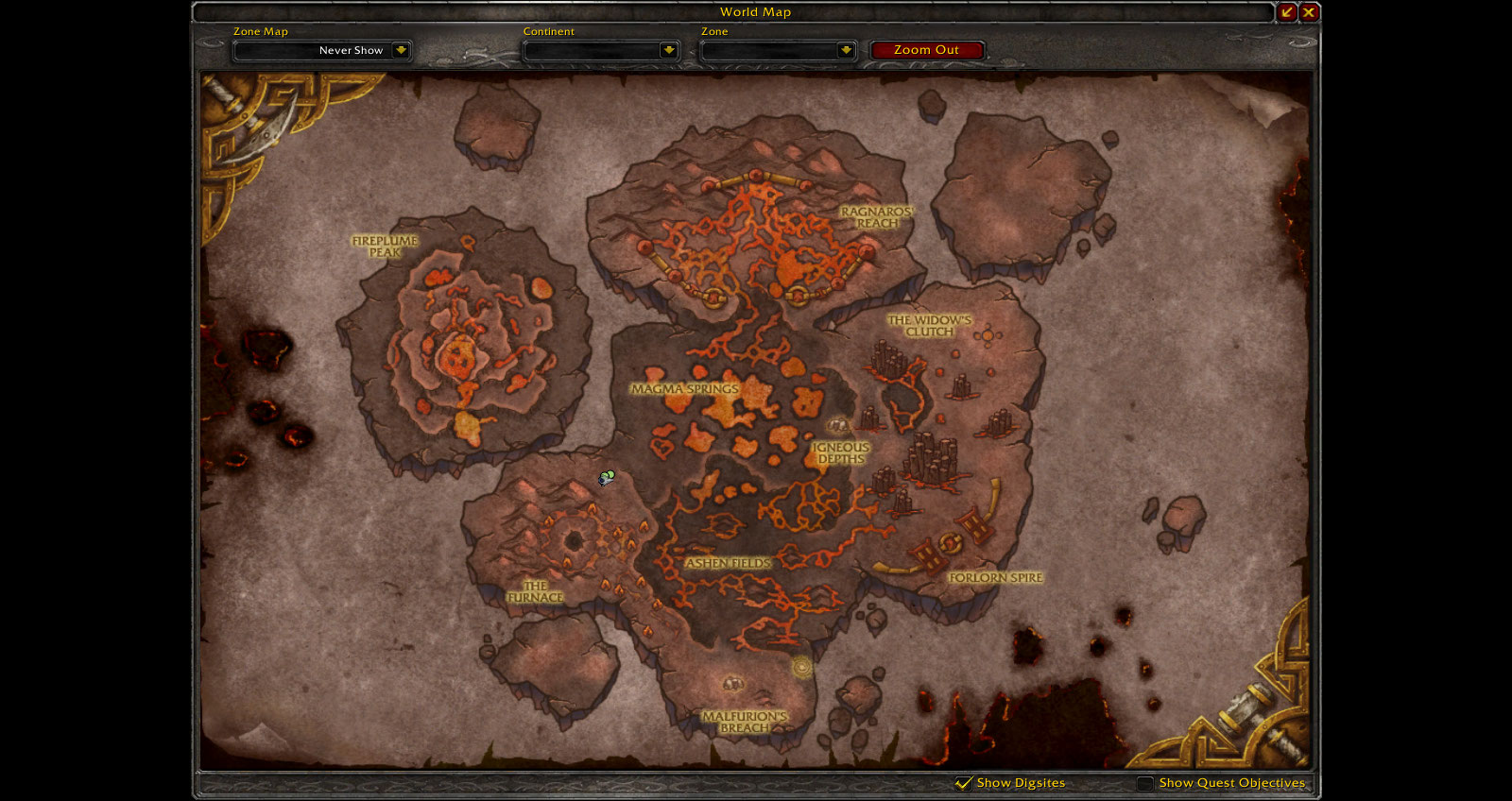Enable the Show Quest Objectives checkbox

coord(1145,783)
